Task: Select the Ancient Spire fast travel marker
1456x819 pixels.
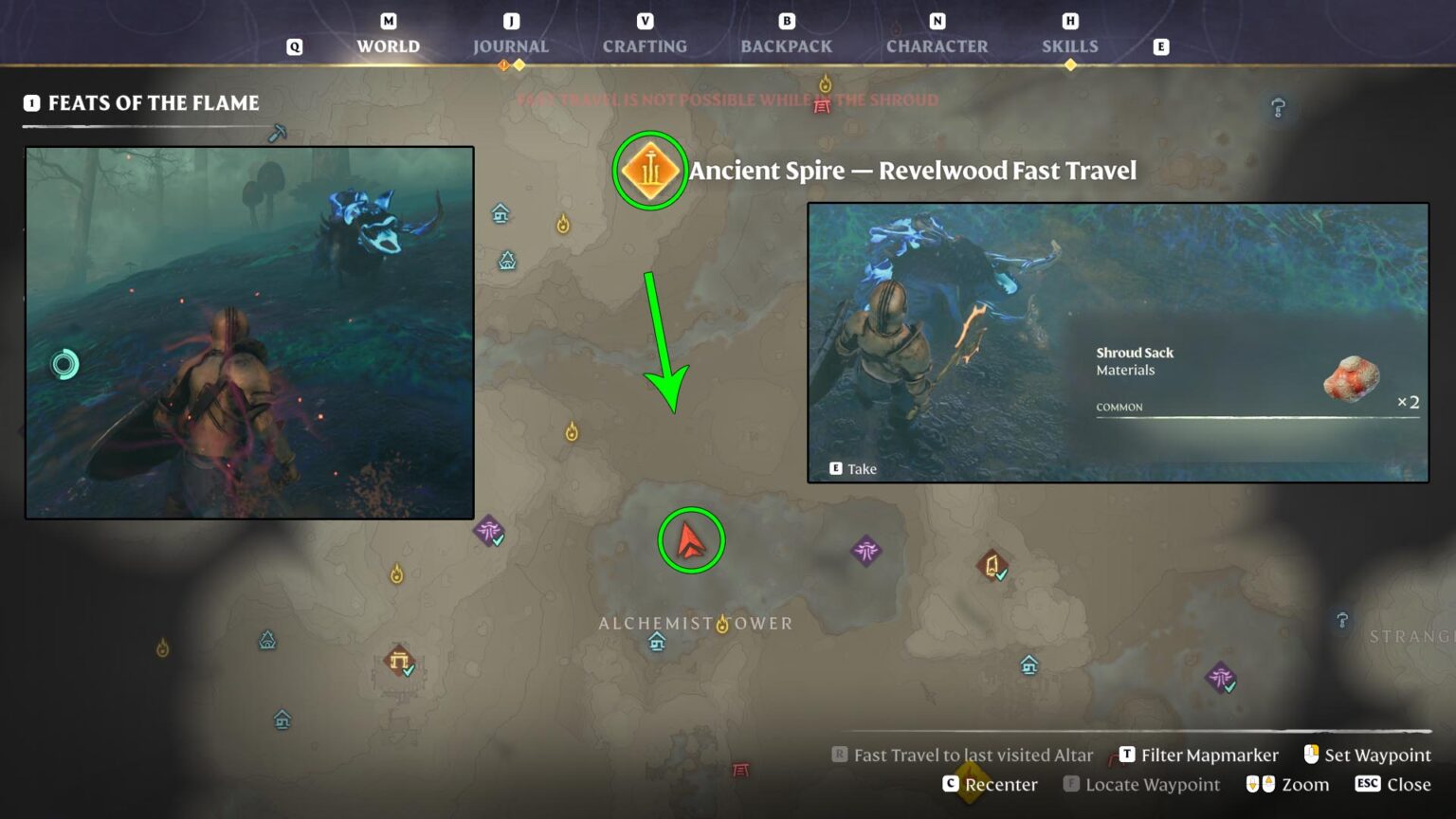Action: point(650,172)
